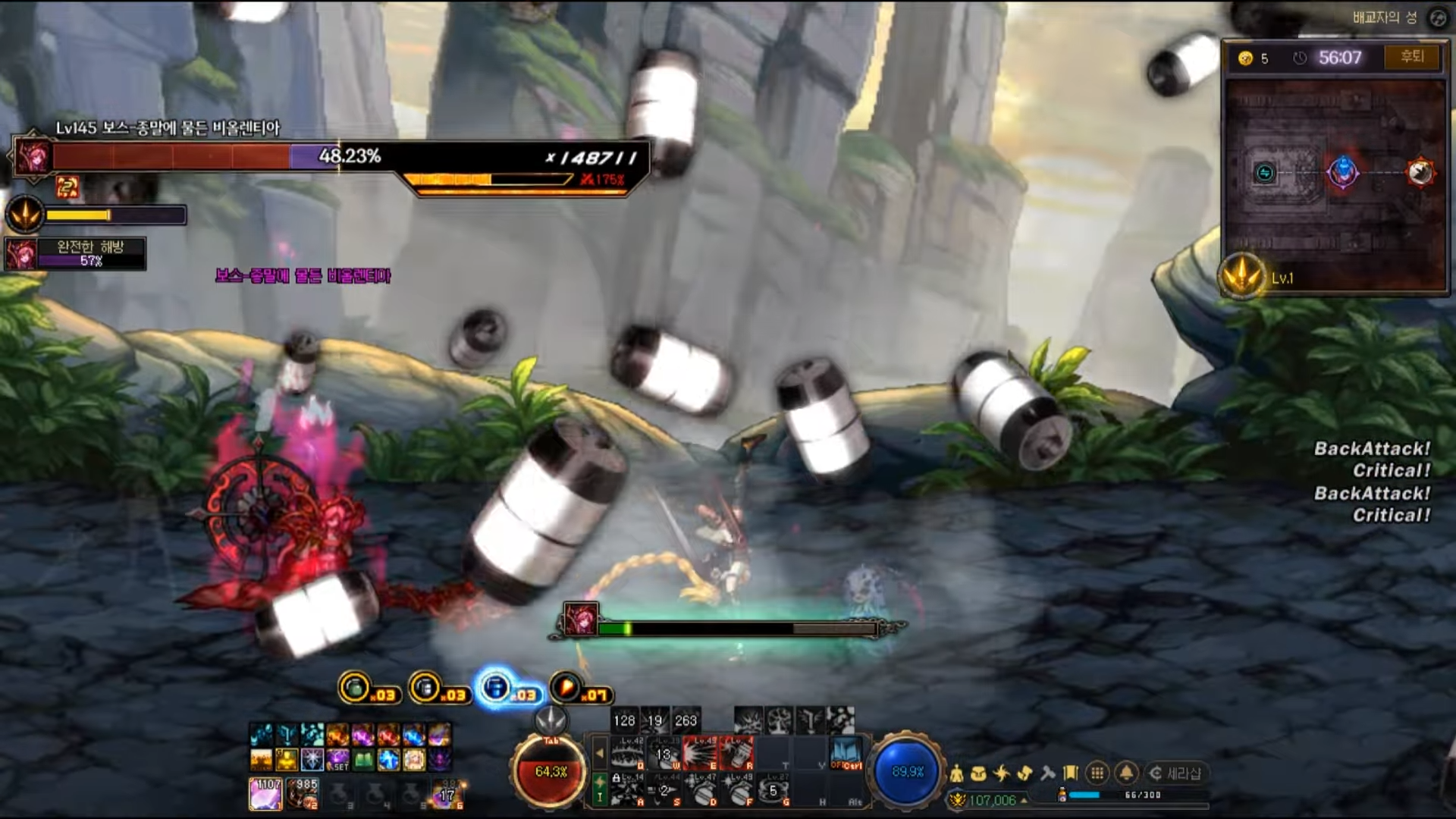
Task: Click the 후퇴 retreat button
Action: (1411, 58)
